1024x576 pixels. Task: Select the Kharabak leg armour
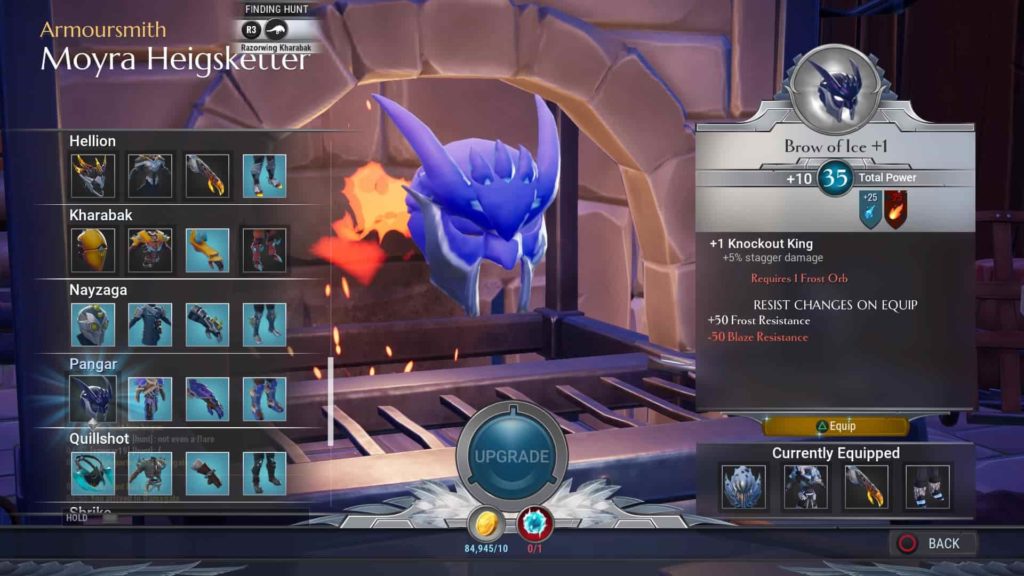click(x=264, y=250)
